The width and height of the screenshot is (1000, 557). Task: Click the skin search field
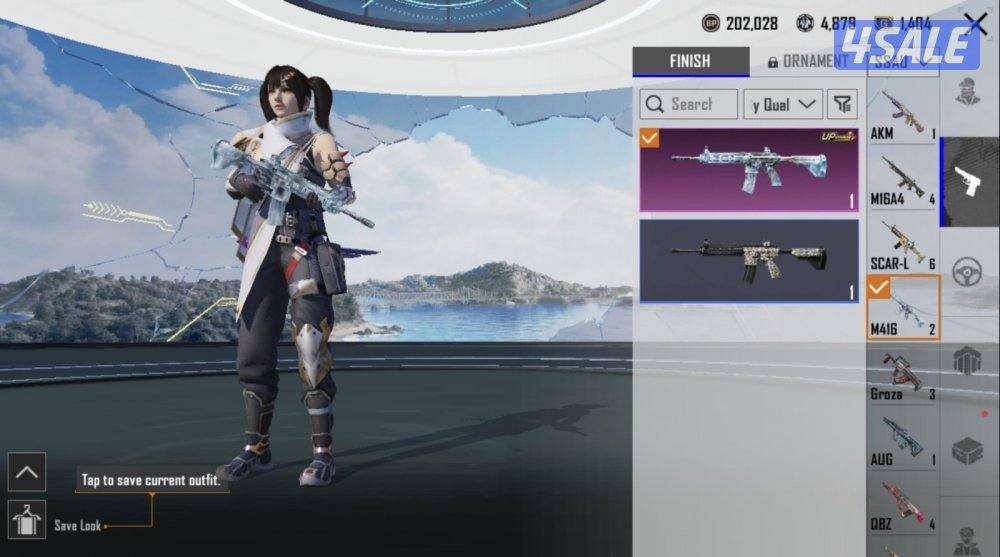click(689, 104)
